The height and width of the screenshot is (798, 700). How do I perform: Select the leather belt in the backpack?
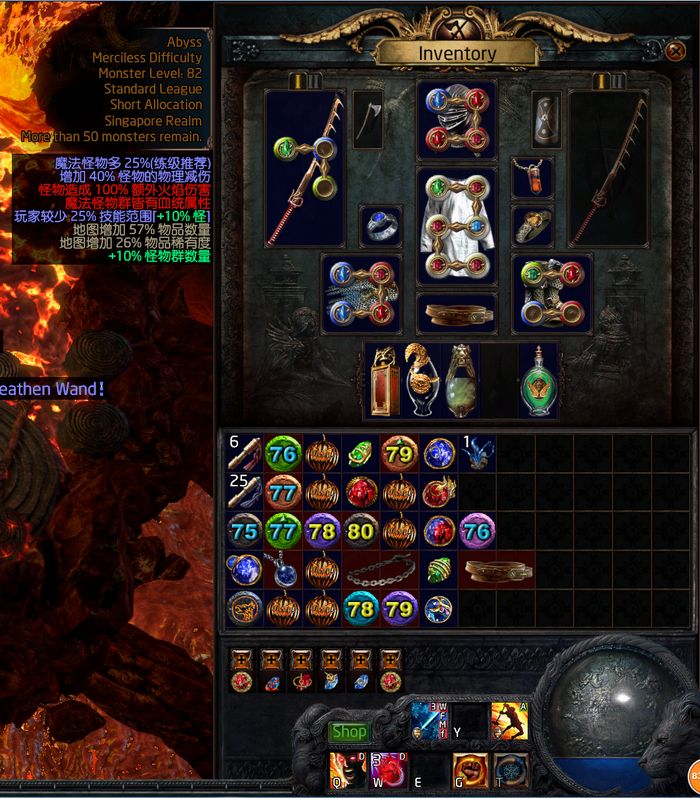point(498,571)
